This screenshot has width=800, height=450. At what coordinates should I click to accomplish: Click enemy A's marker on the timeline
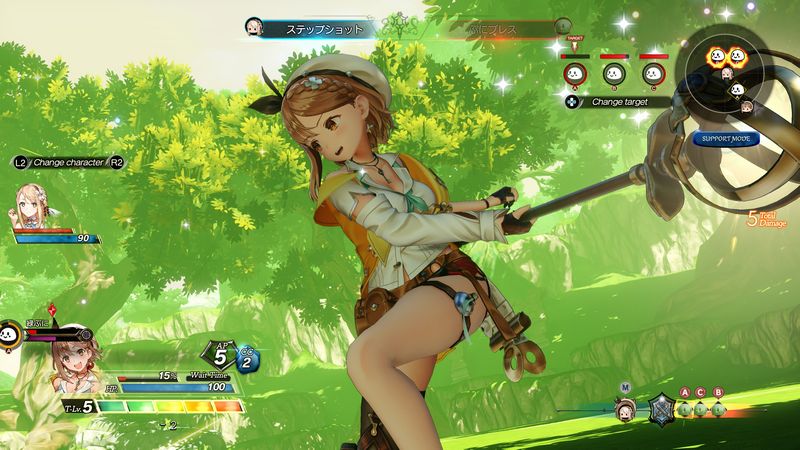pyautogui.click(x=685, y=407)
